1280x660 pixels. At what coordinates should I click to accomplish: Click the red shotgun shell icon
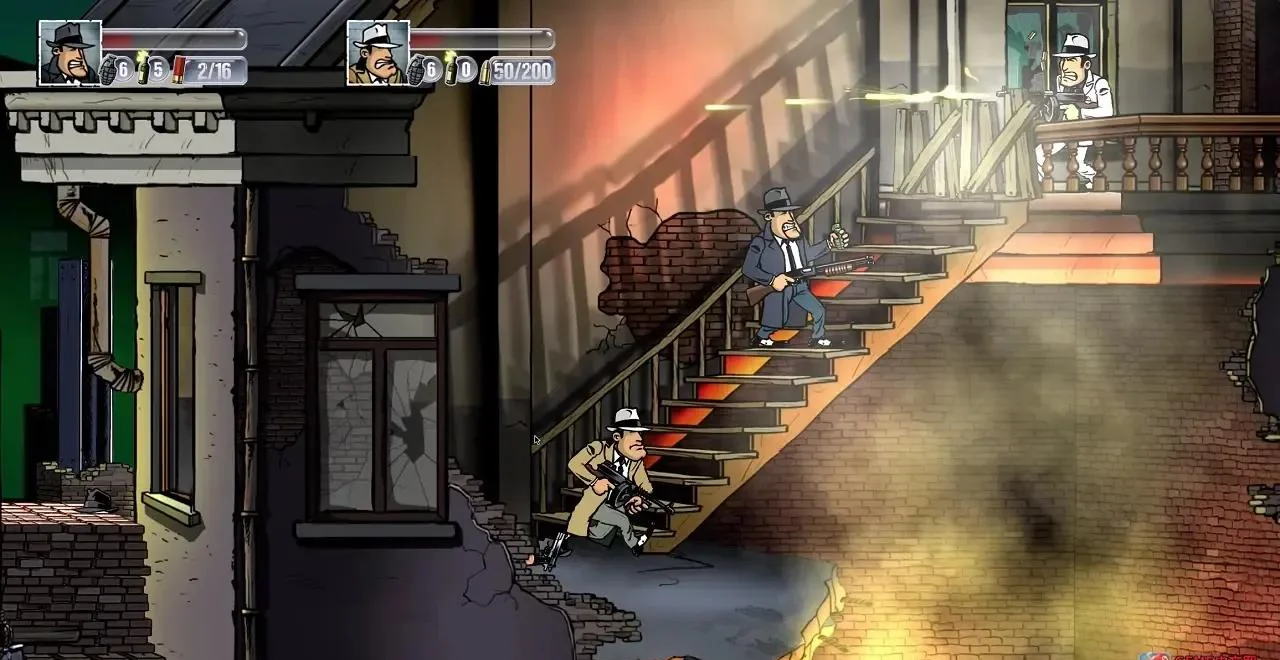178,69
